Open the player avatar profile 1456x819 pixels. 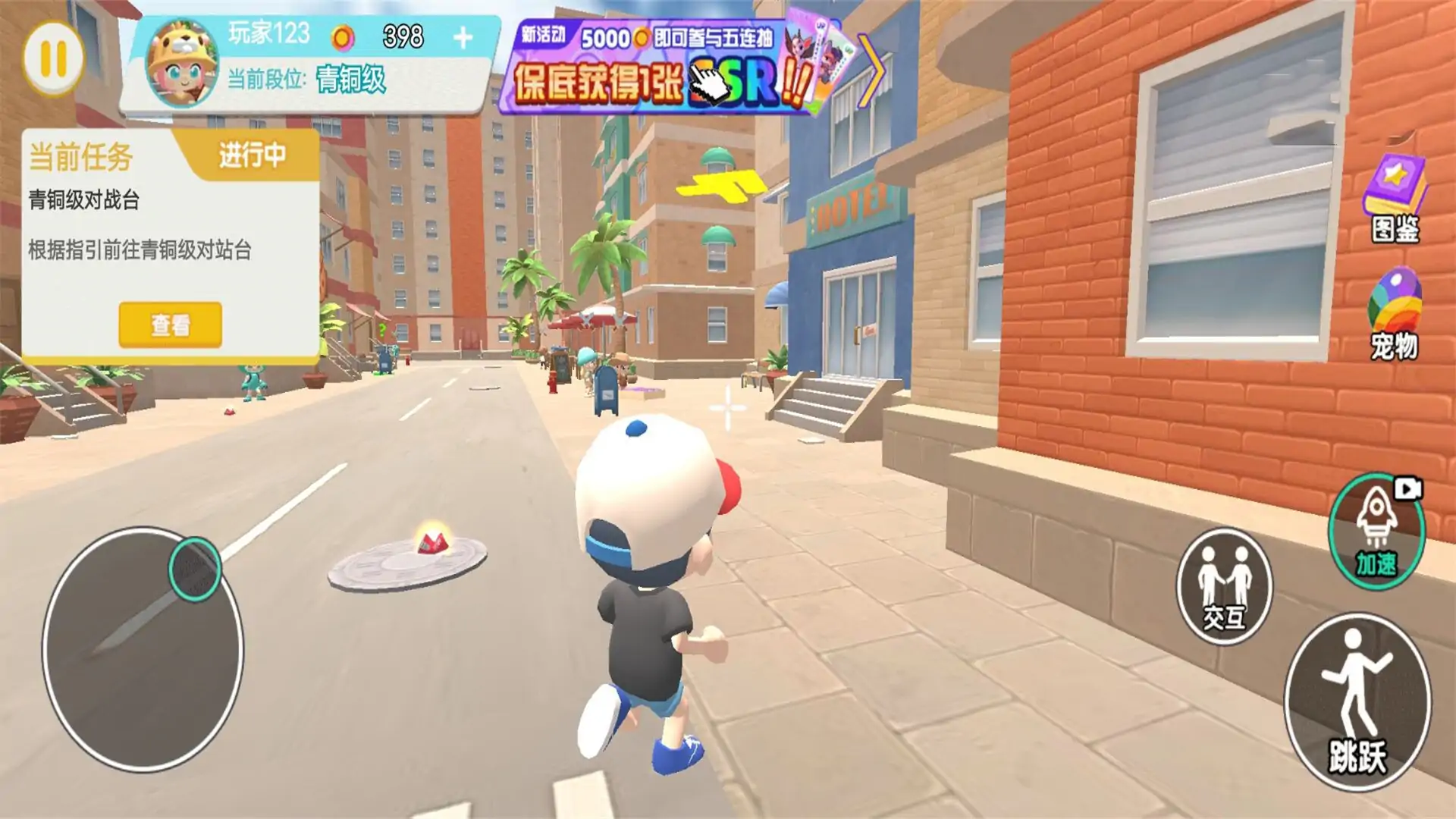(182, 63)
